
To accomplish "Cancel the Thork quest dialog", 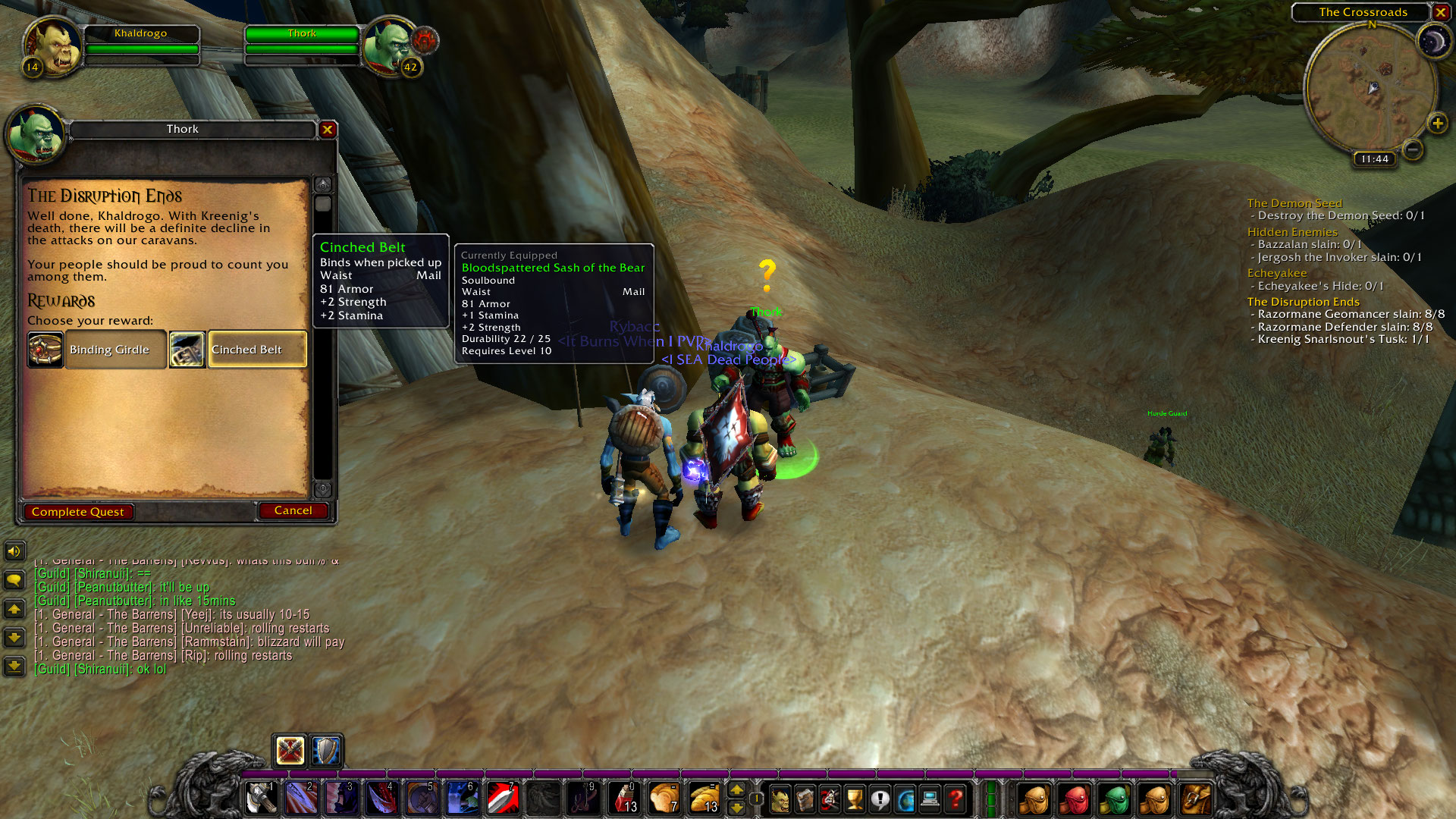I will click(293, 510).
